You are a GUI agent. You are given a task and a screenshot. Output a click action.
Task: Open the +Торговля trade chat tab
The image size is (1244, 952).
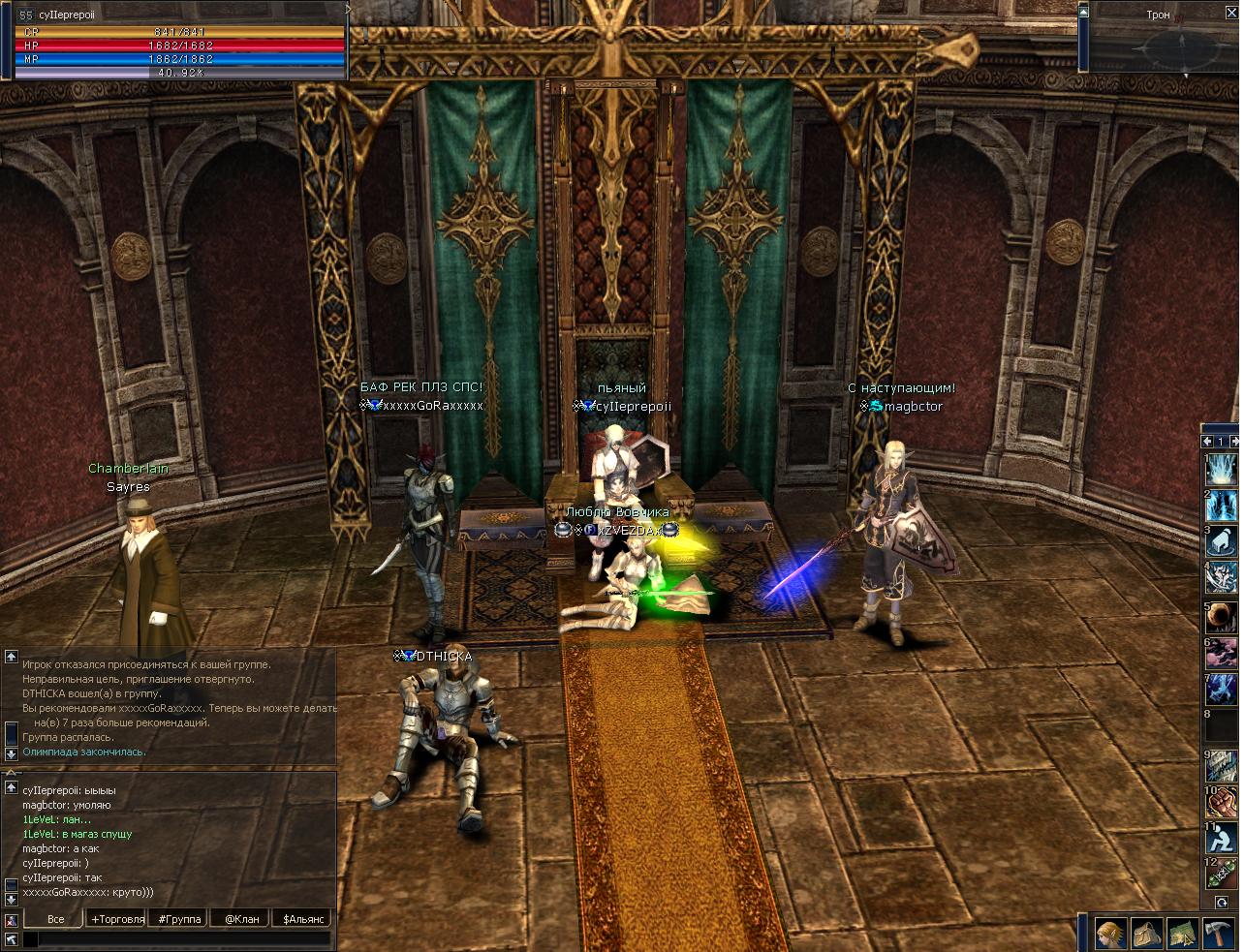117,918
